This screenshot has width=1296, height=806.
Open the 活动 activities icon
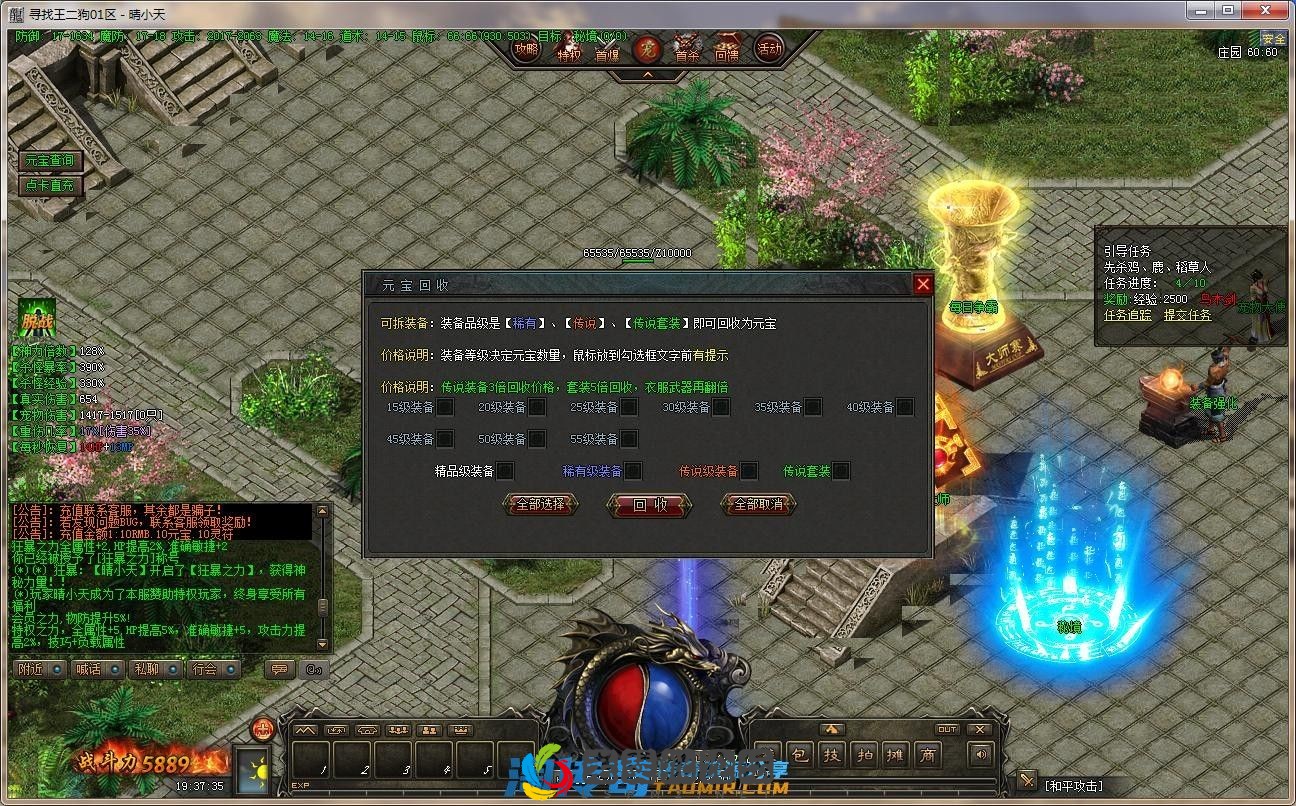coord(768,47)
